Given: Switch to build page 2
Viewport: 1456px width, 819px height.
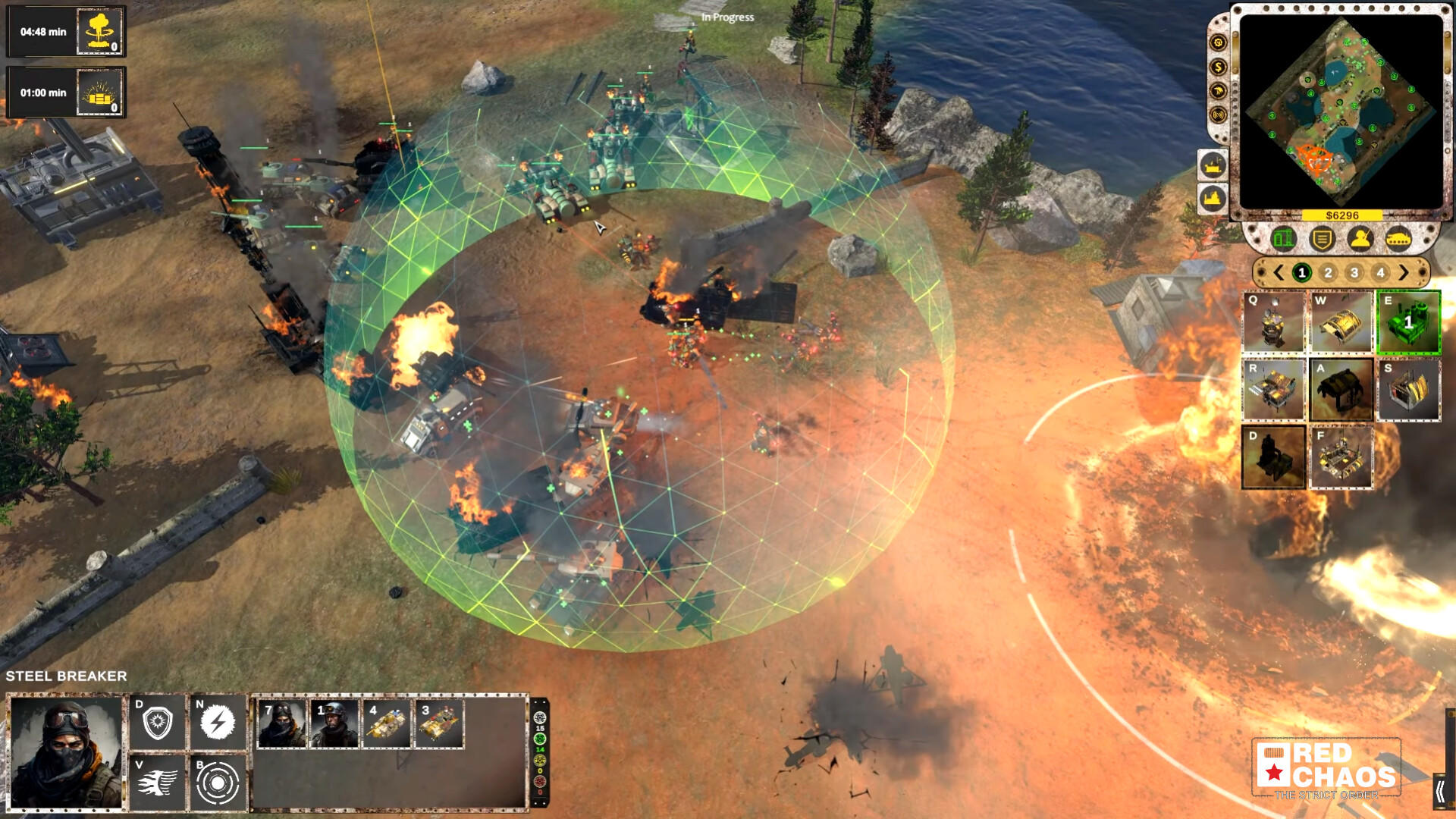Looking at the screenshot, I should pyautogui.click(x=1329, y=271).
